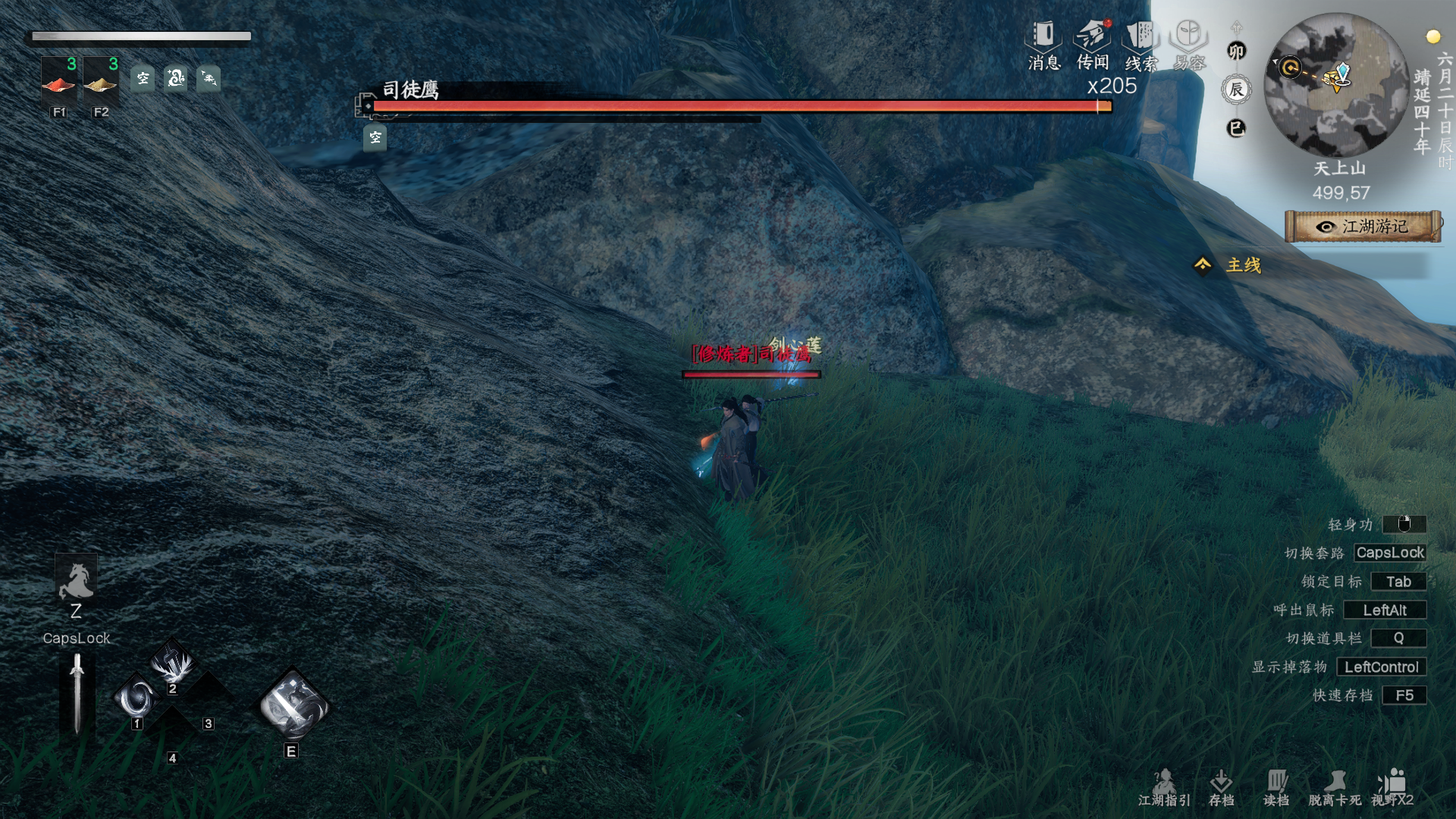Viewport: 1456px width, 819px height.
Task: Summon the horse mount icon
Action: pyautogui.click(x=76, y=581)
